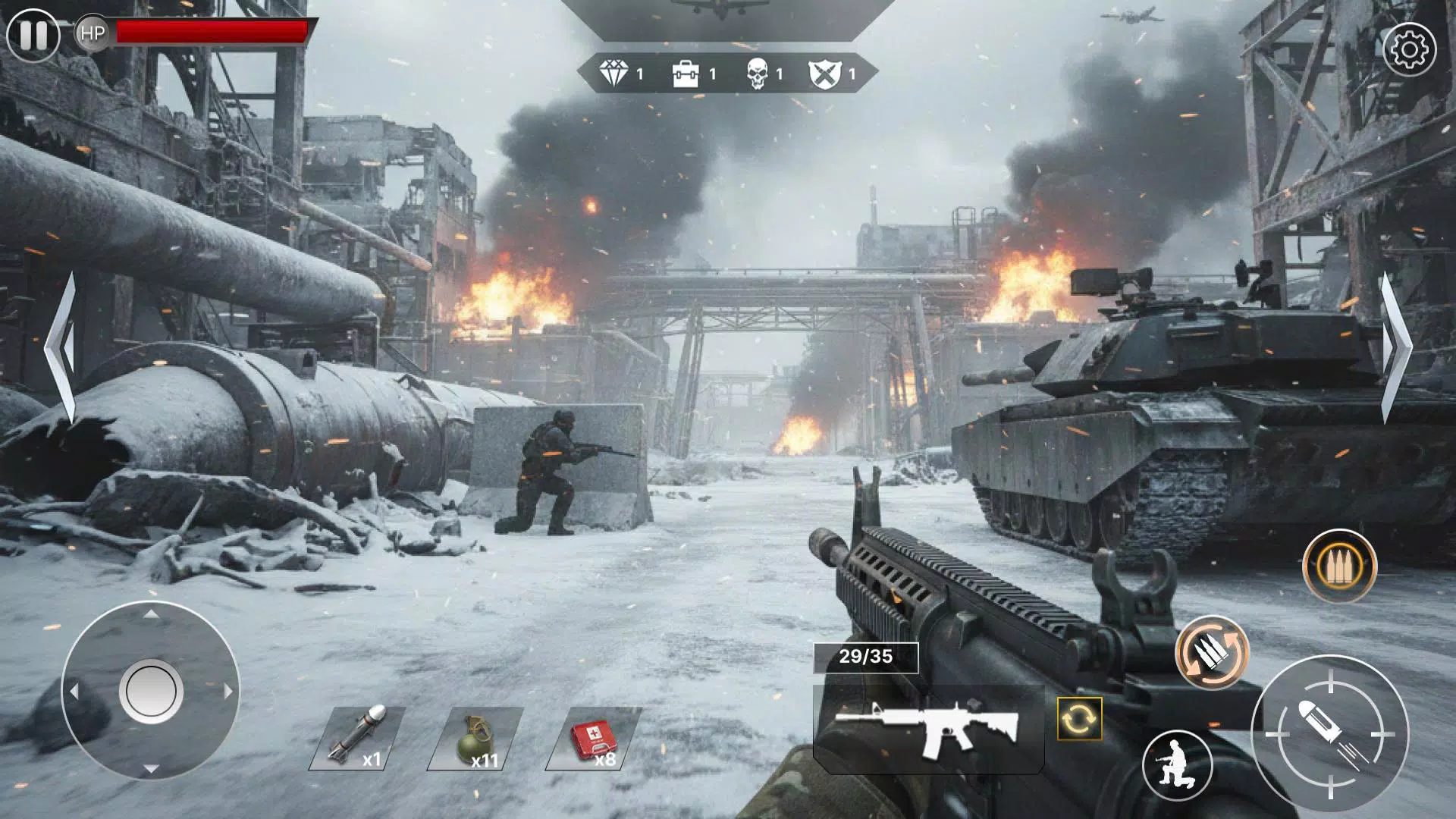Open the gear settings menu
This screenshot has height=819, width=1456.
[x=1409, y=49]
